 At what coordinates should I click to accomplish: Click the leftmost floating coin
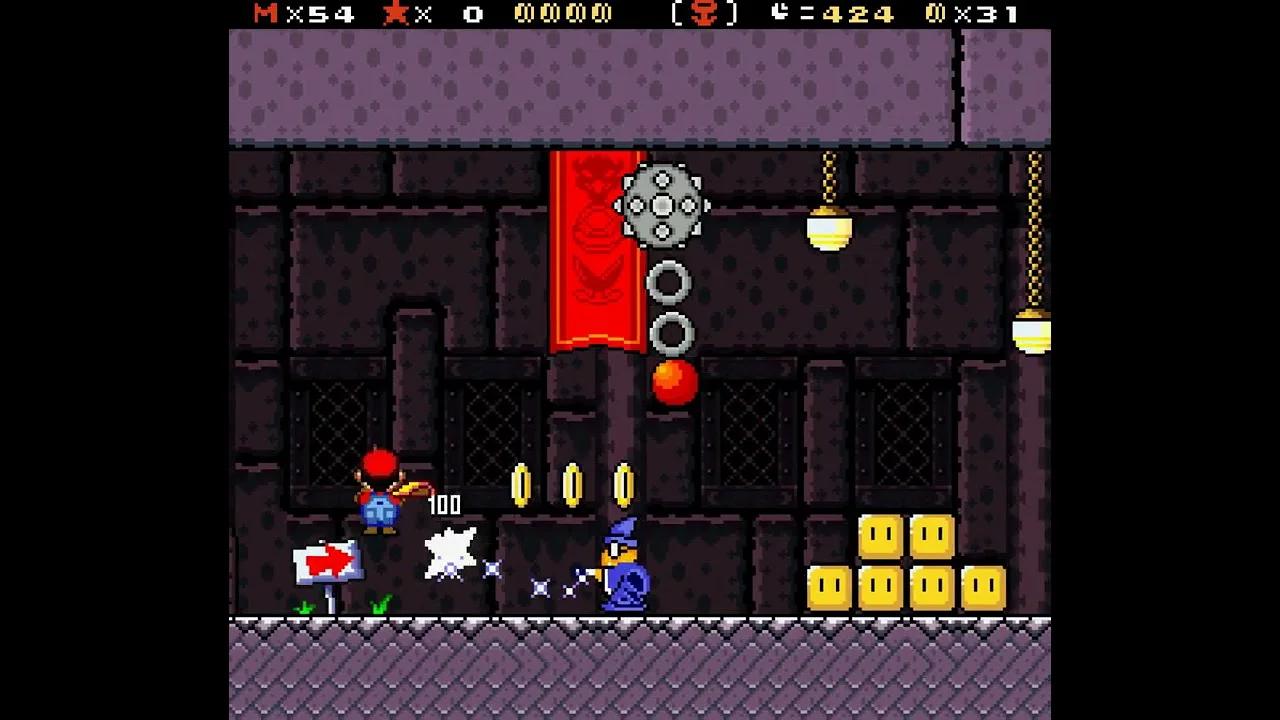(x=520, y=484)
